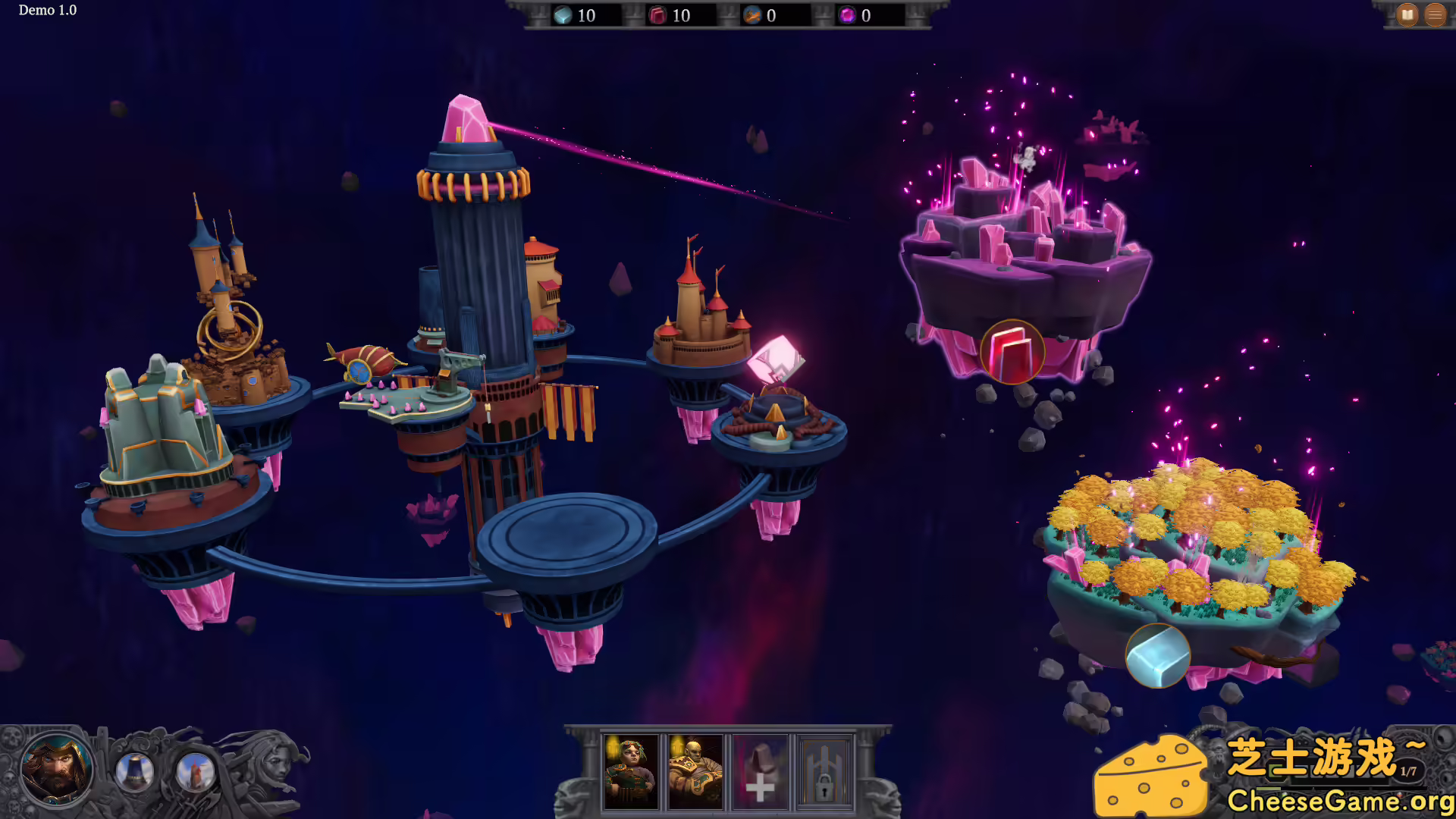Image resolution: width=1456 pixels, height=819 pixels.
Task: Open the book journal button
Action: pos(1407,14)
